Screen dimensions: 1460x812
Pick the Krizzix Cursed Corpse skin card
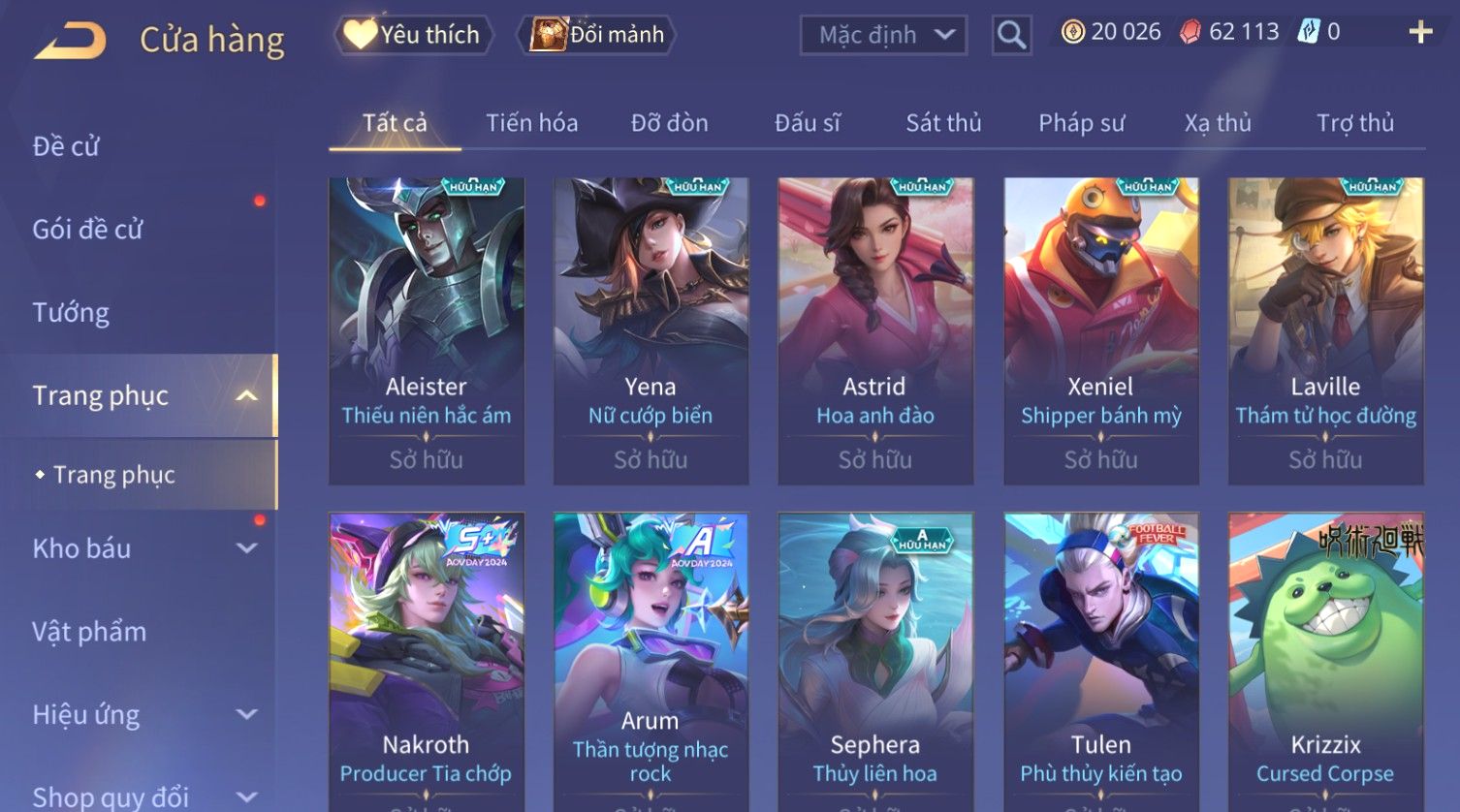1325,659
